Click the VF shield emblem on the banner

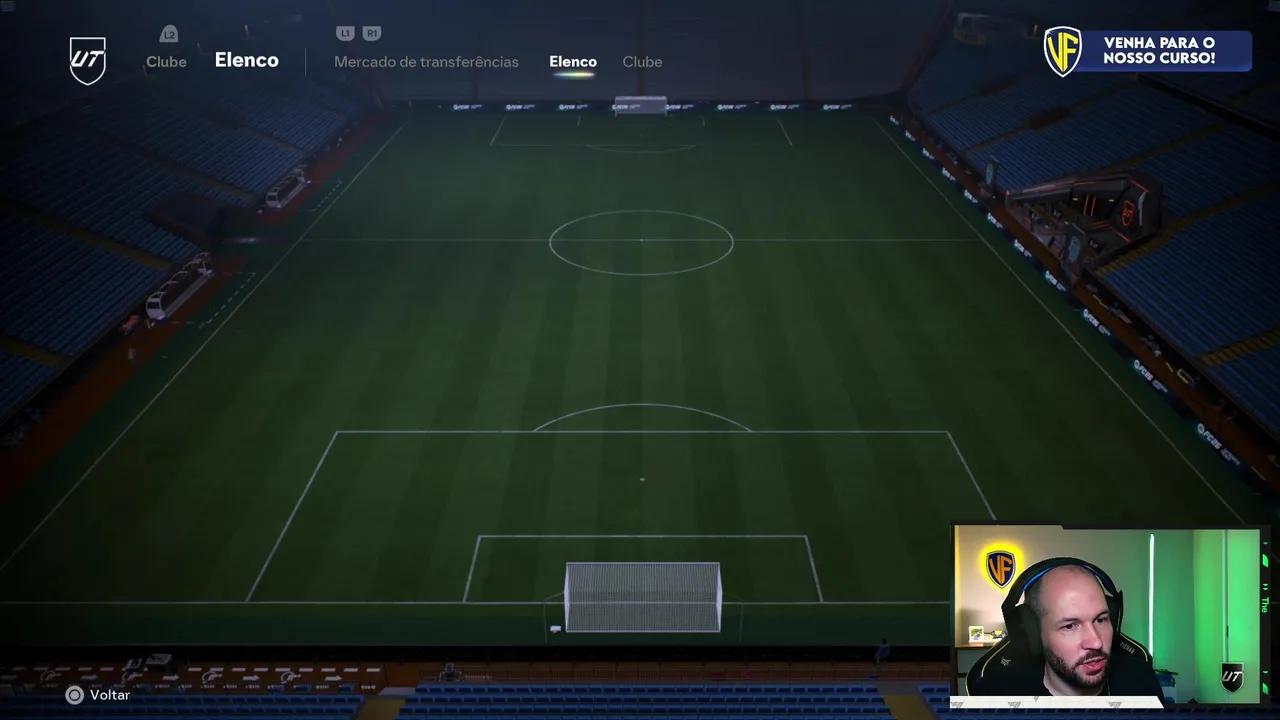coord(1063,51)
